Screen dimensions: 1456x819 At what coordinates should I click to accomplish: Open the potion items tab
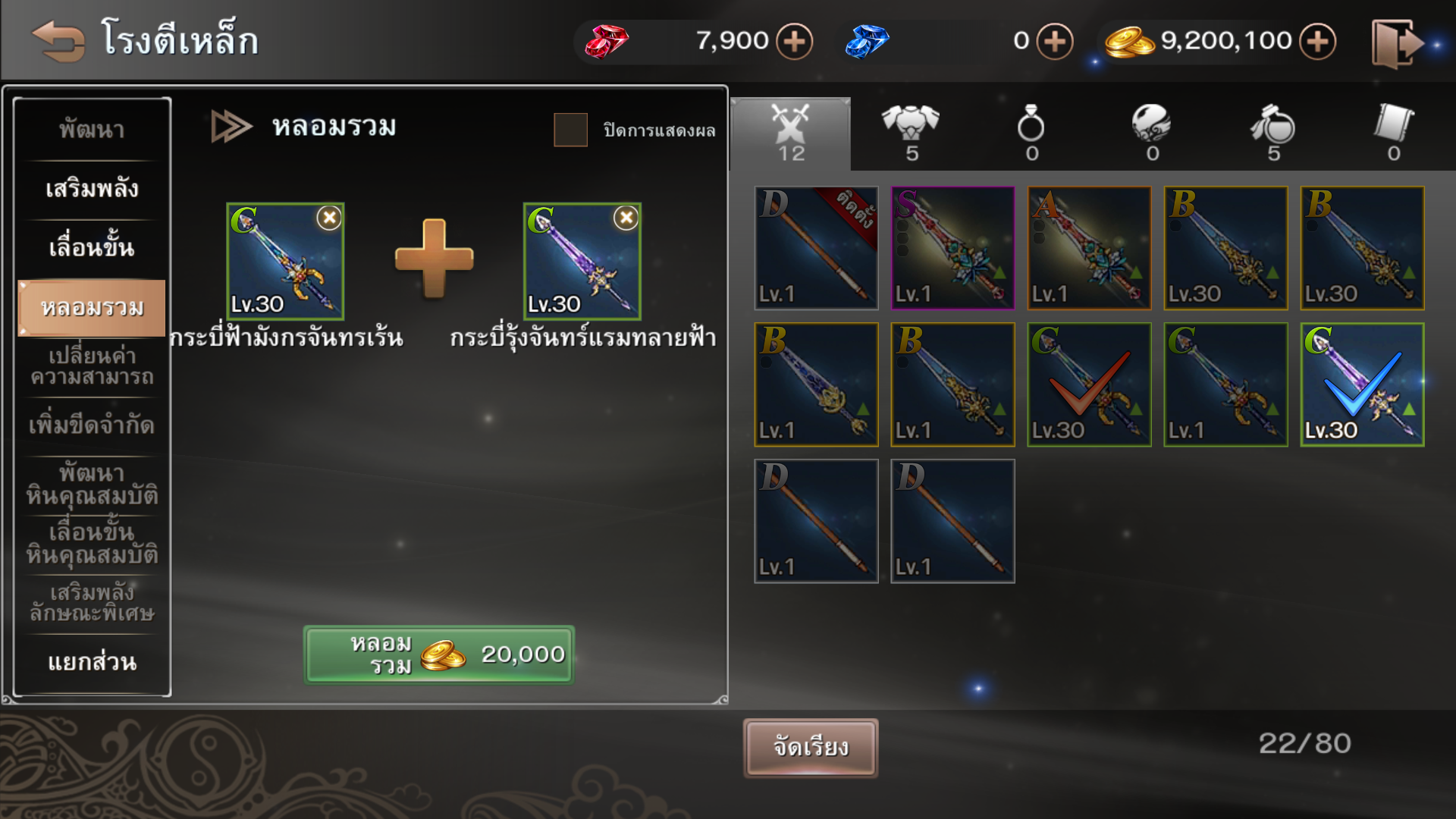tap(1273, 133)
